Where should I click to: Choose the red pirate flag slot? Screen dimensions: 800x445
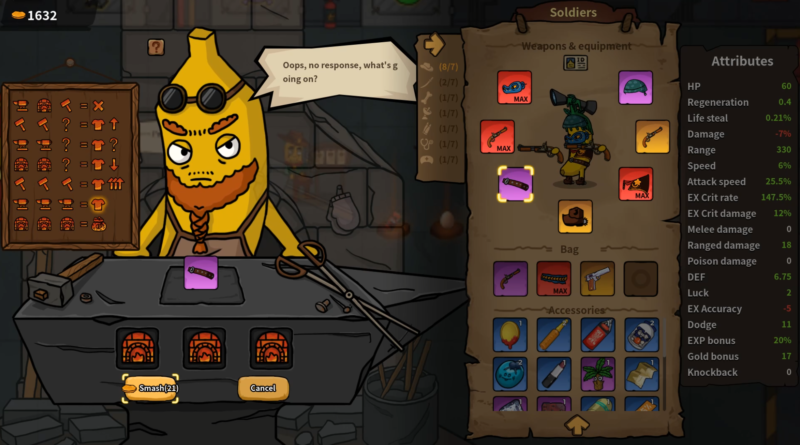click(635, 184)
